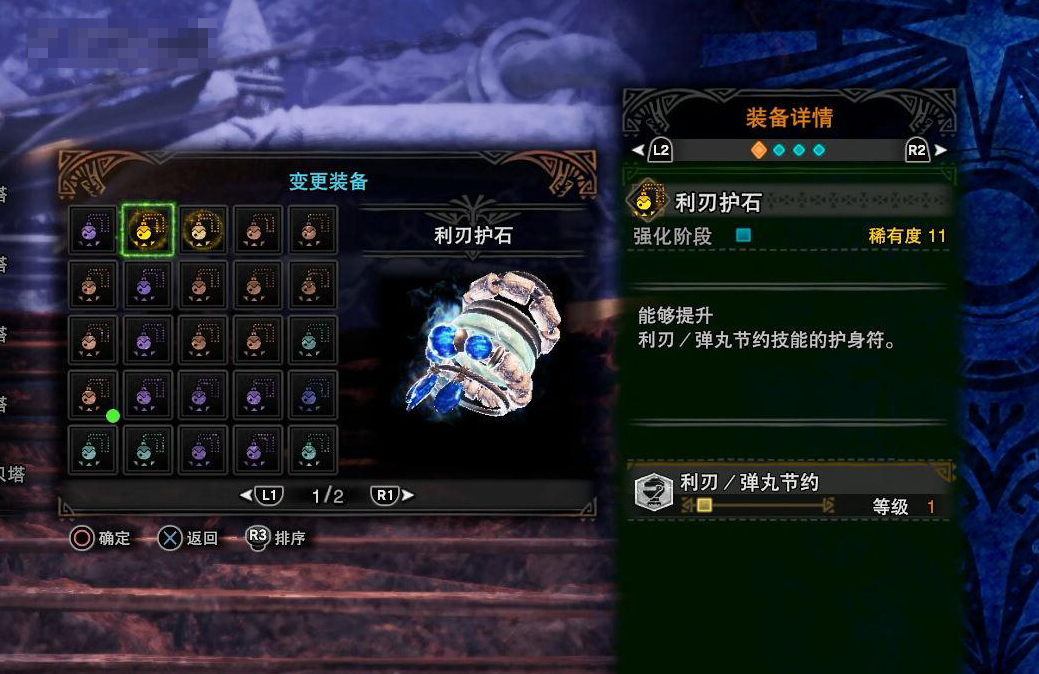The width and height of the screenshot is (1039, 674).
Task: Select the green-framed yellow charm slot
Action: pyautogui.click(x=148, y=230)
